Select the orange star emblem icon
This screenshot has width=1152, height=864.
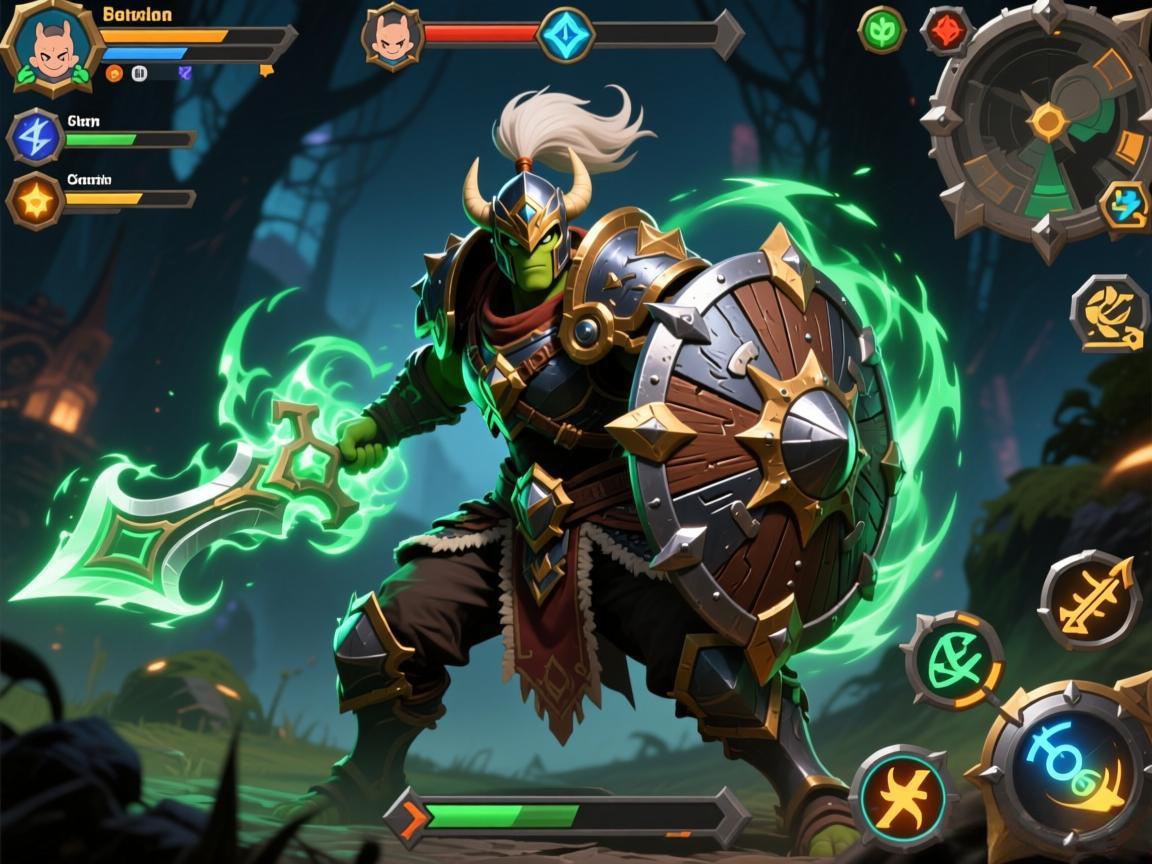(x=36, y=201)
